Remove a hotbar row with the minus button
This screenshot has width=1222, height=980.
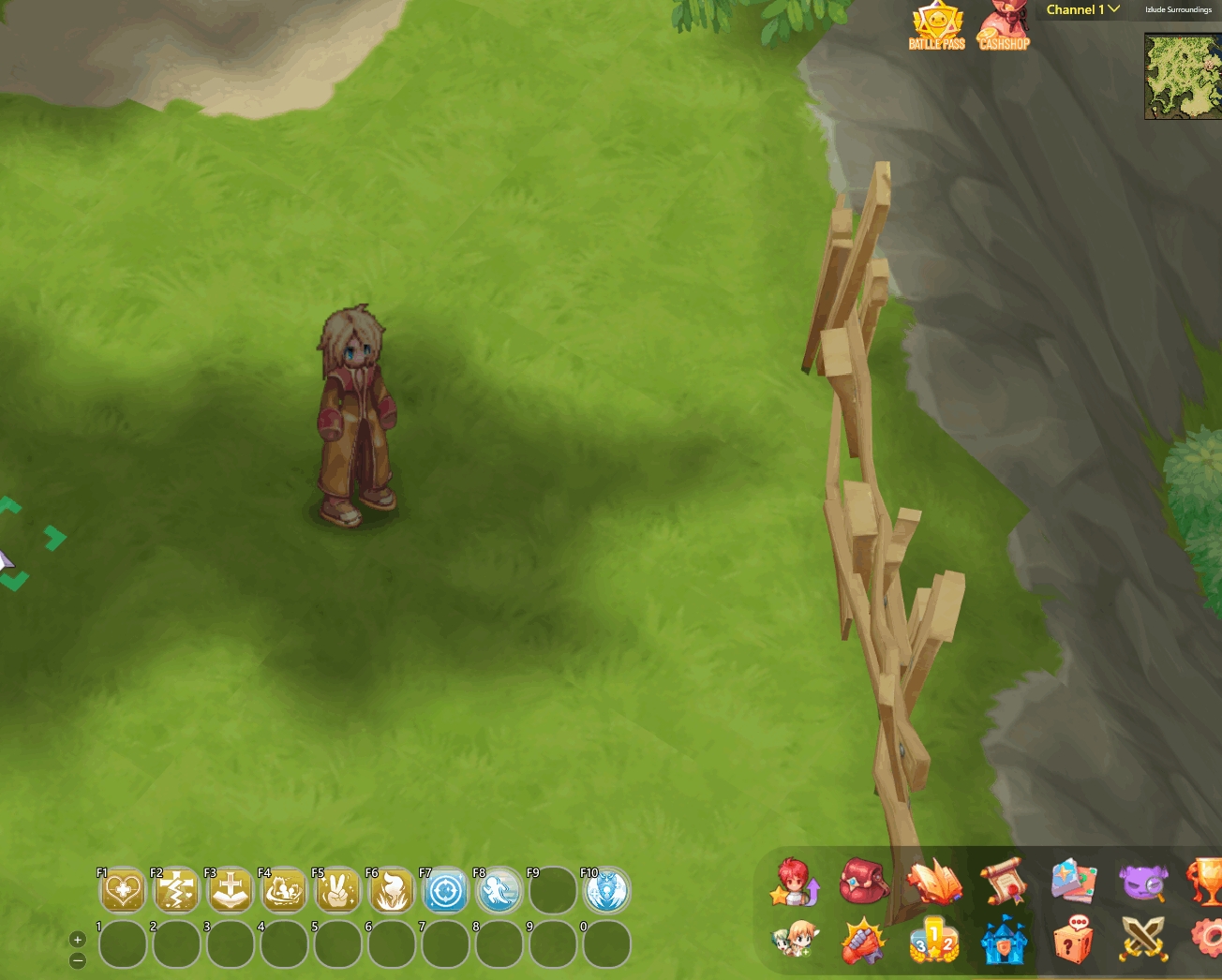[x=78, y=960]
